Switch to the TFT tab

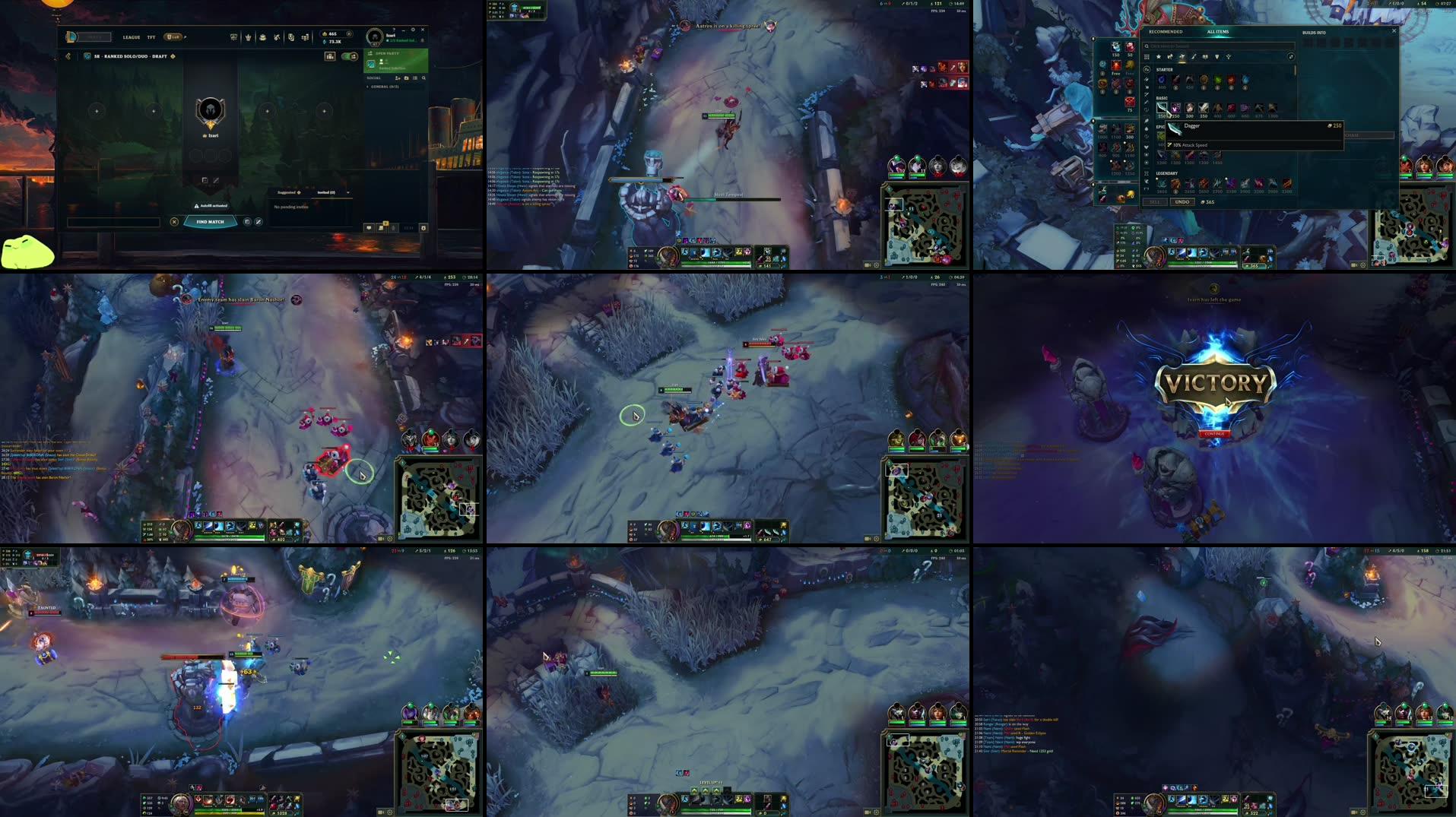point(151,37)
